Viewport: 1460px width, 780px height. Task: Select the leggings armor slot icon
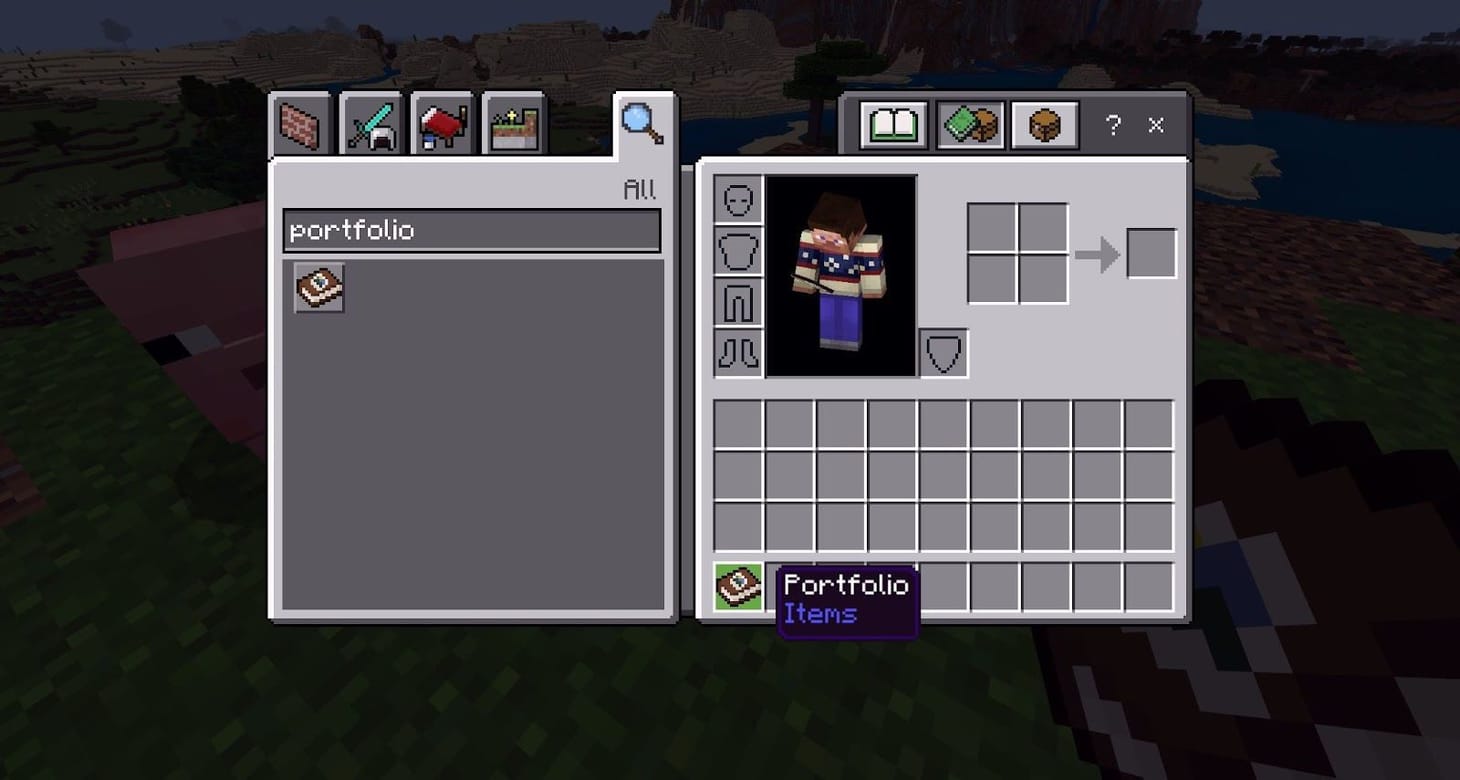738,302
